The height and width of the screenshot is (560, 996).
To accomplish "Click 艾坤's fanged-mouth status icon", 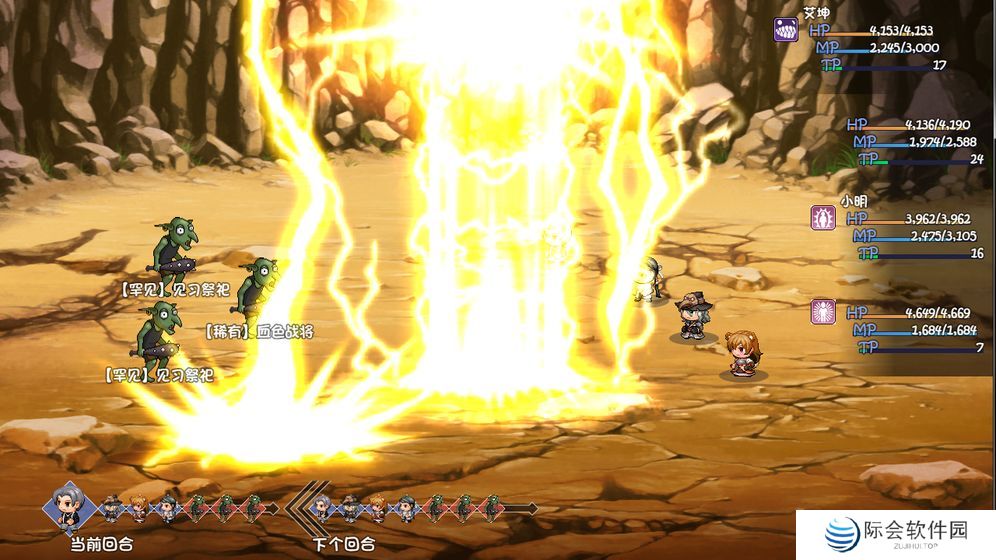I will click(786, 29).
